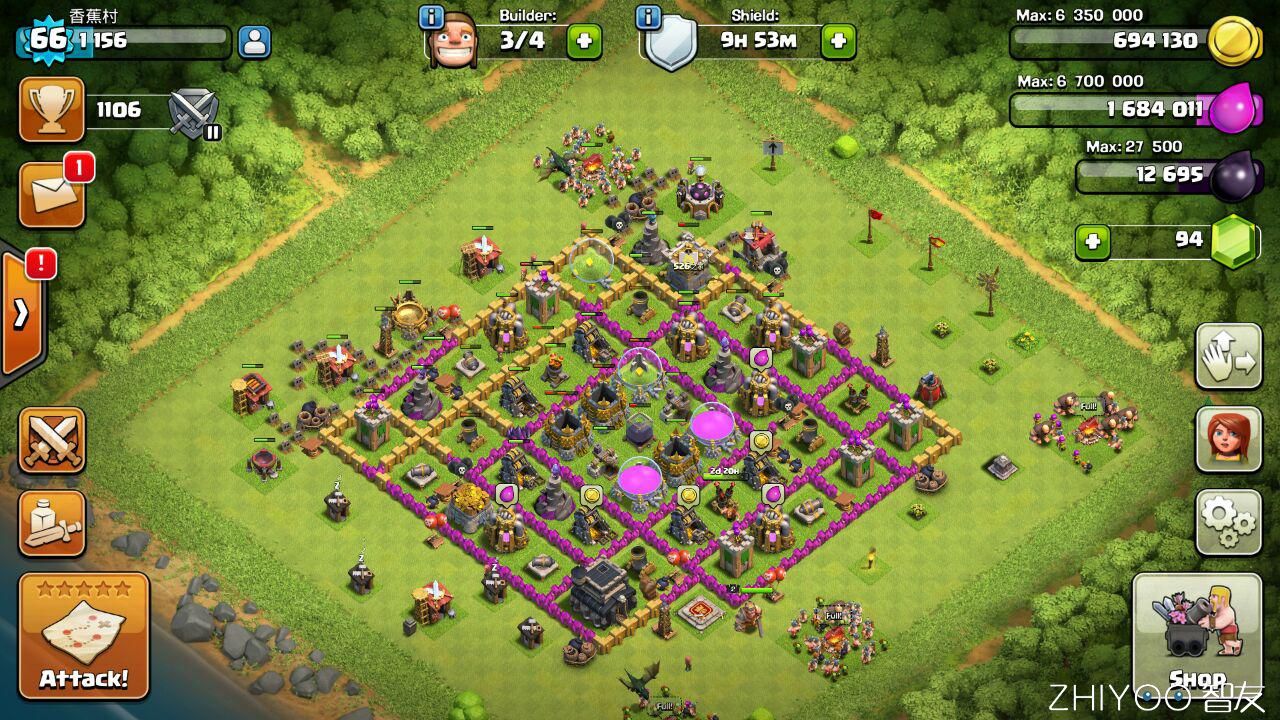Open the mail inbox with notification
The image size is (1280, 720).
coord(51,193)
